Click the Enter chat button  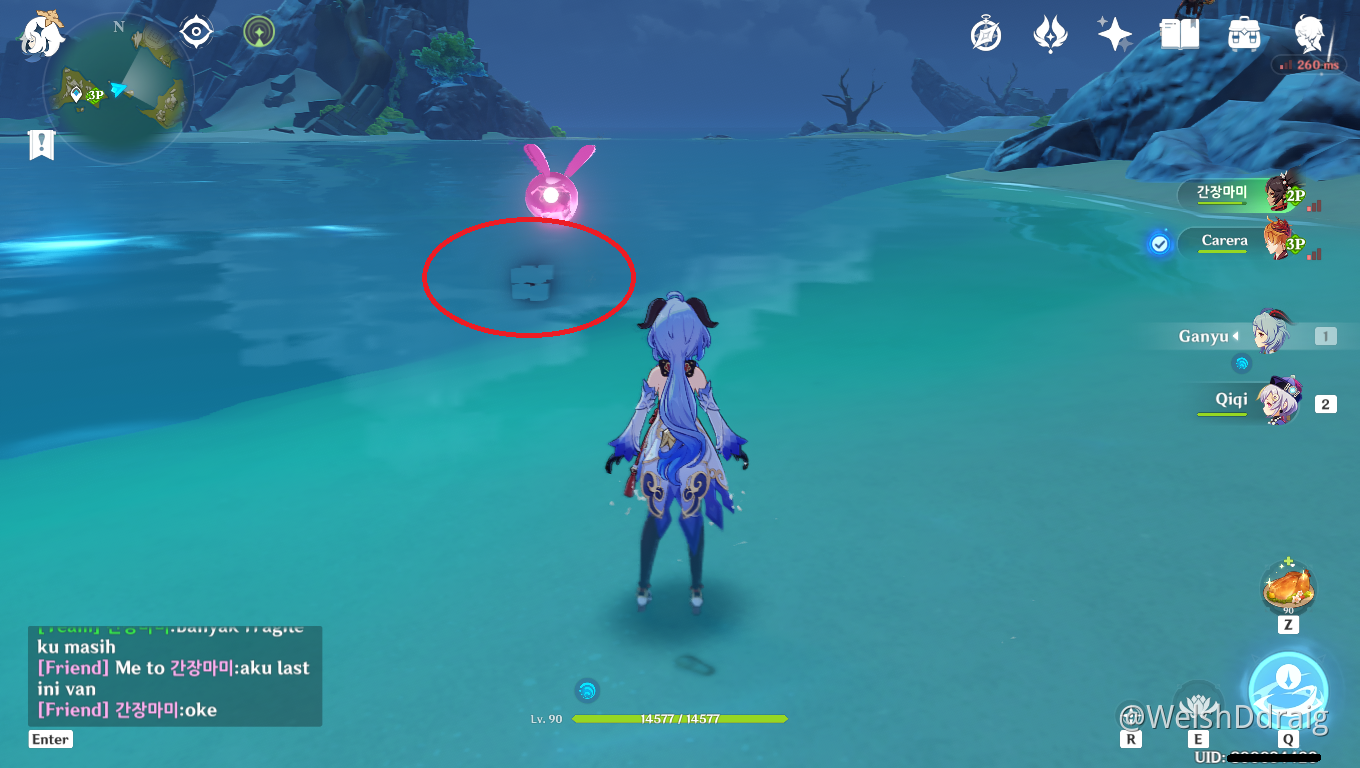point(50,739)
